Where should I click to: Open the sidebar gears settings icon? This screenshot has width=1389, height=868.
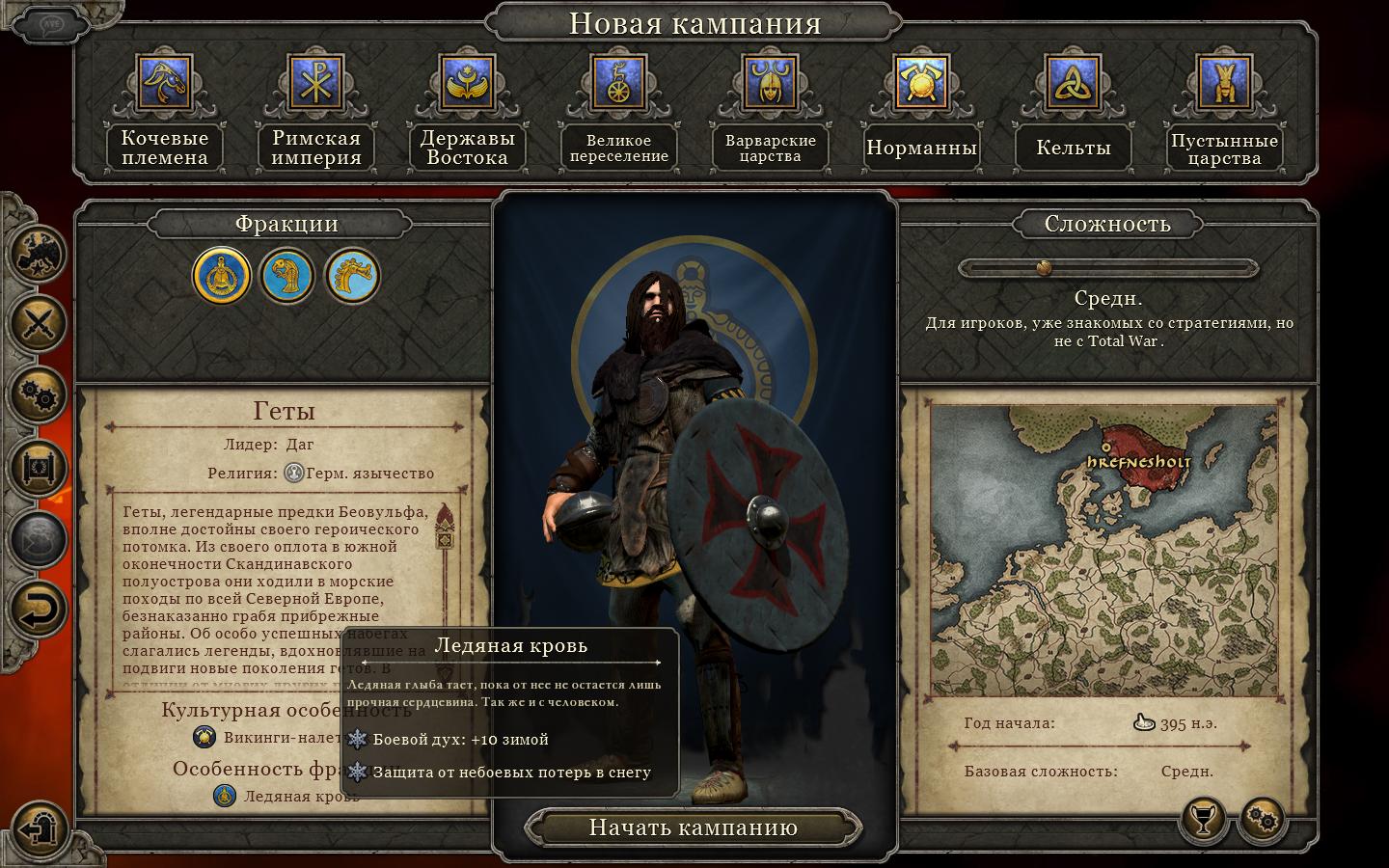[x=41, y=395]
